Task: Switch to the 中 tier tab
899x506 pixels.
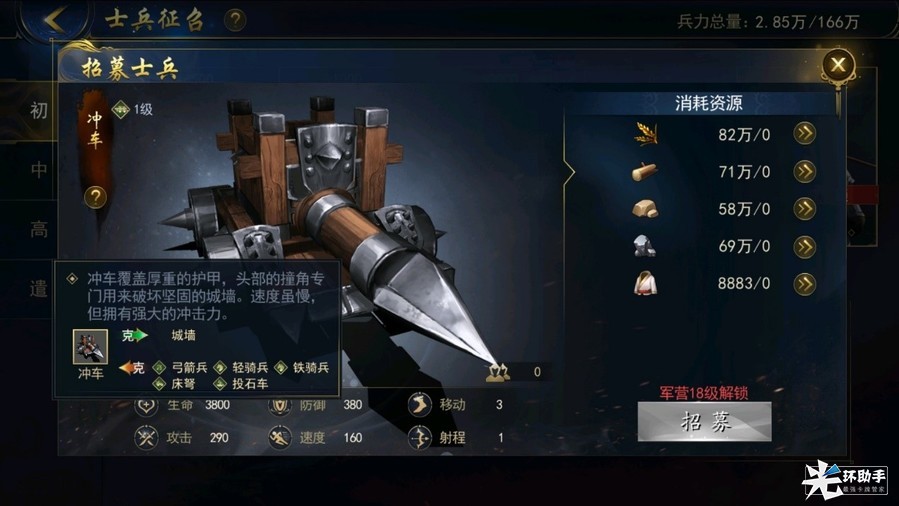Action: (x=38, y=171)
